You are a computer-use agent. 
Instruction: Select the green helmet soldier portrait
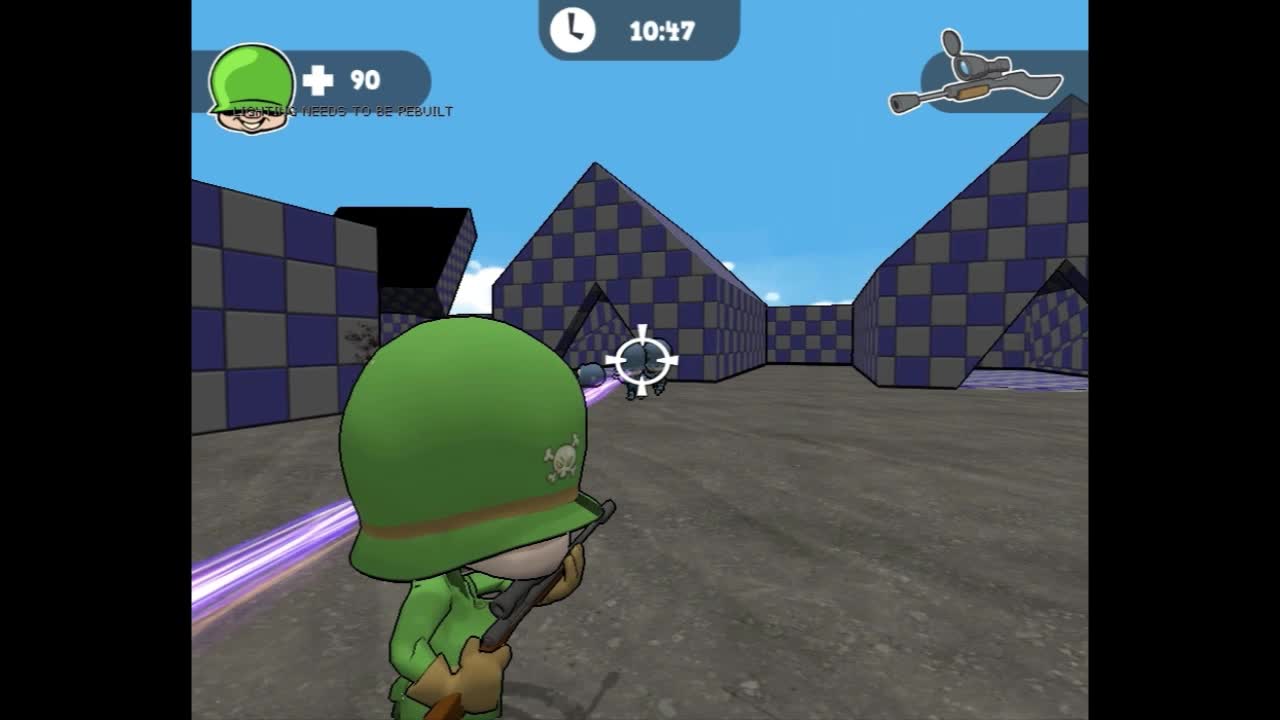tap(251, 88)
